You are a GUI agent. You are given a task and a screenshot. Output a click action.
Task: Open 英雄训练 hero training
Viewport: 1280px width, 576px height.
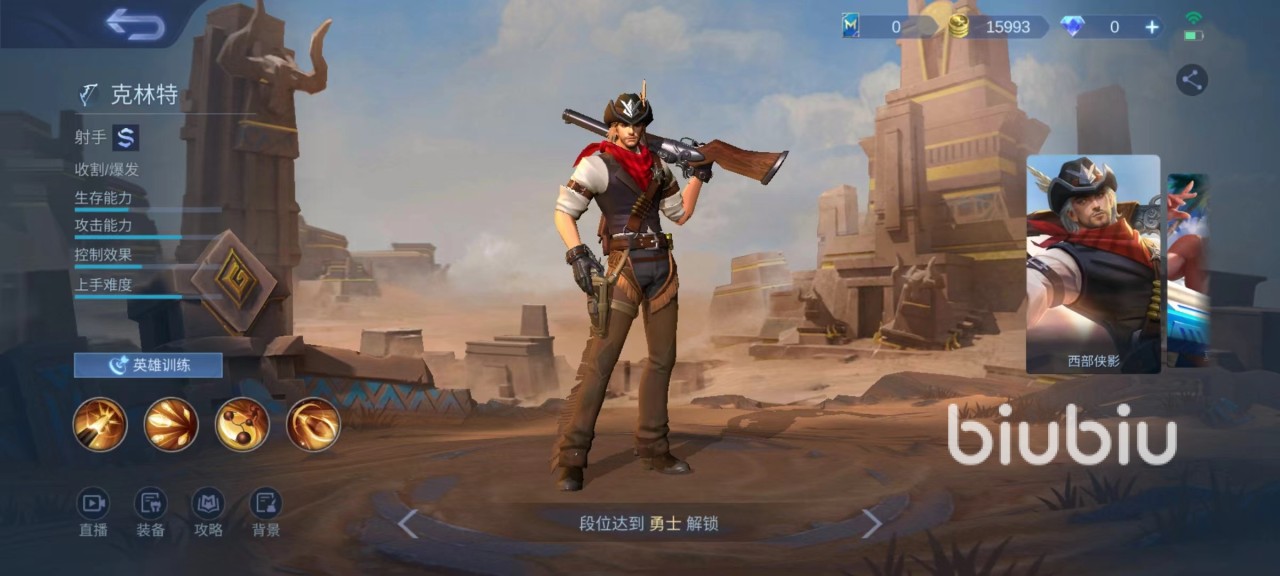(148, 365)
